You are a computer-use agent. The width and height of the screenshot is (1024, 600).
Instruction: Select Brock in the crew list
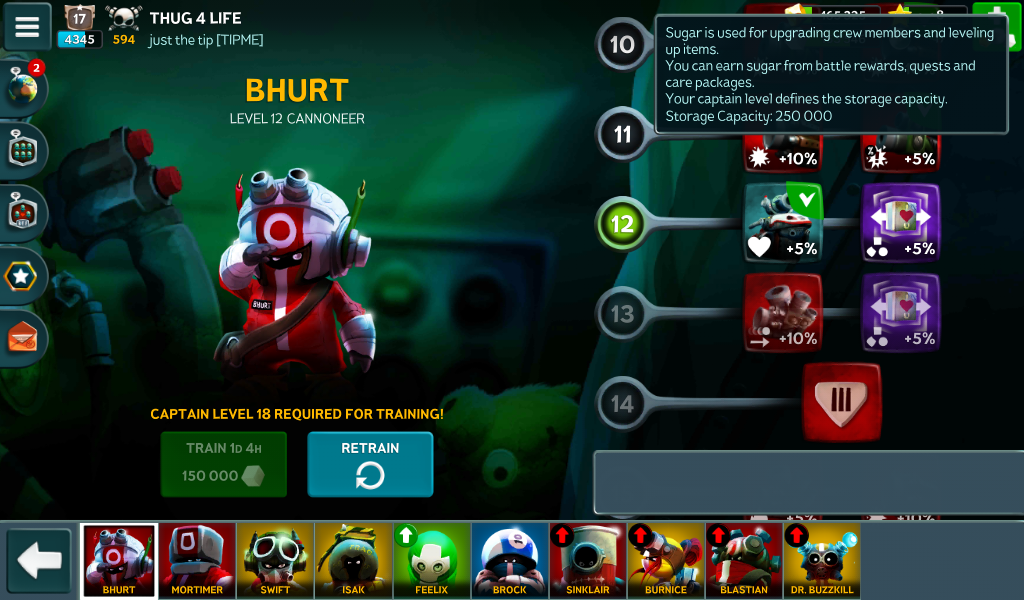point(509,560)
